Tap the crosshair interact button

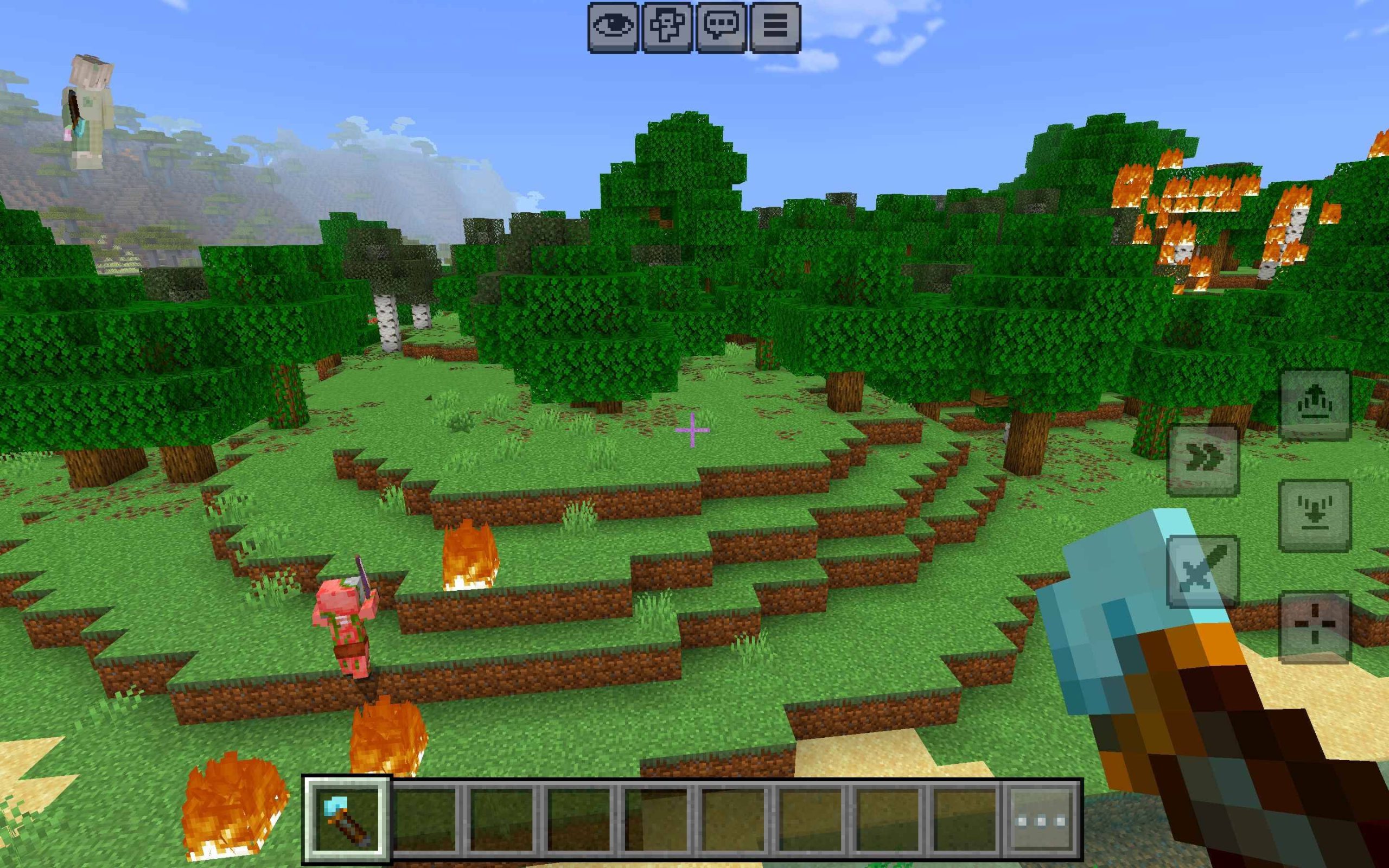click(x=1314, y=626)
